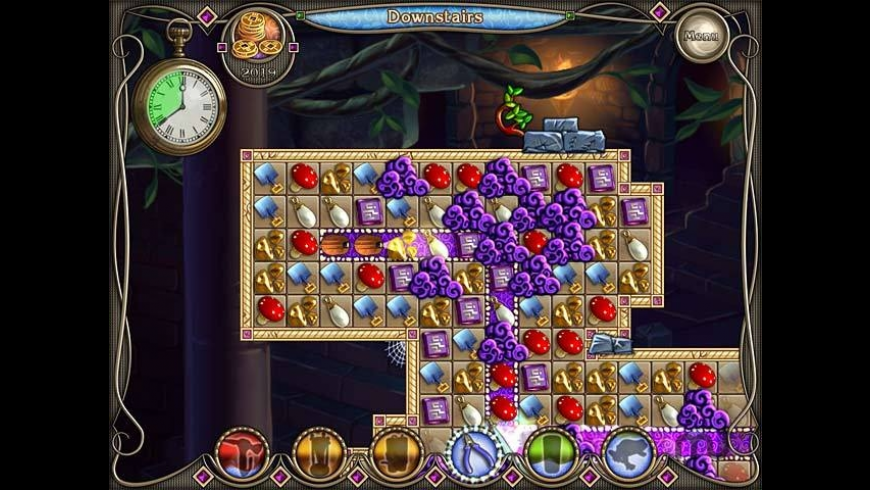The width and height of the screenshot is (870, 490).
Task: Click the wooden barrel tile on the board
Action: point(336,244)
